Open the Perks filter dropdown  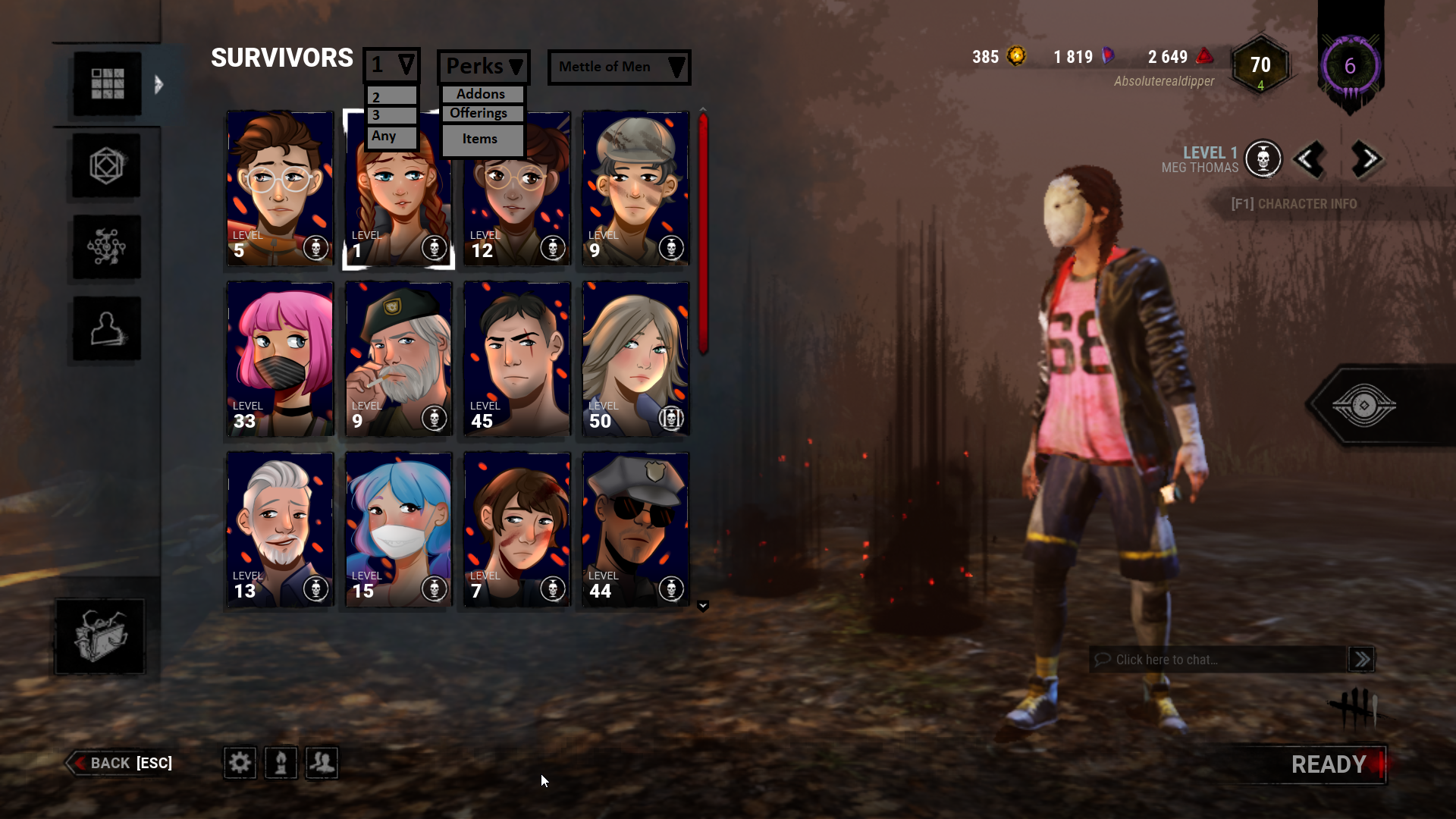click(x=483, y=67)
